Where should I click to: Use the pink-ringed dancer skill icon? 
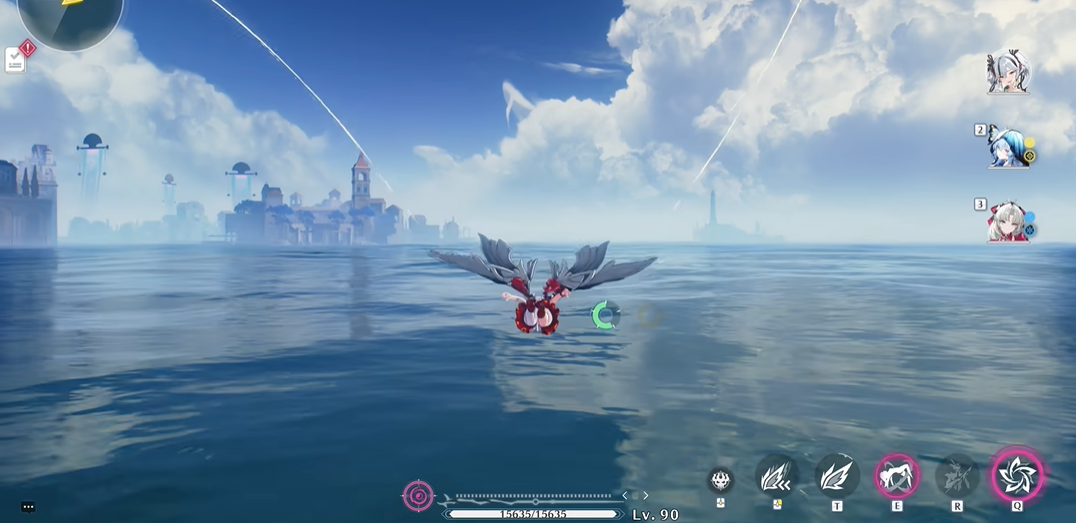tap(896, 476)
